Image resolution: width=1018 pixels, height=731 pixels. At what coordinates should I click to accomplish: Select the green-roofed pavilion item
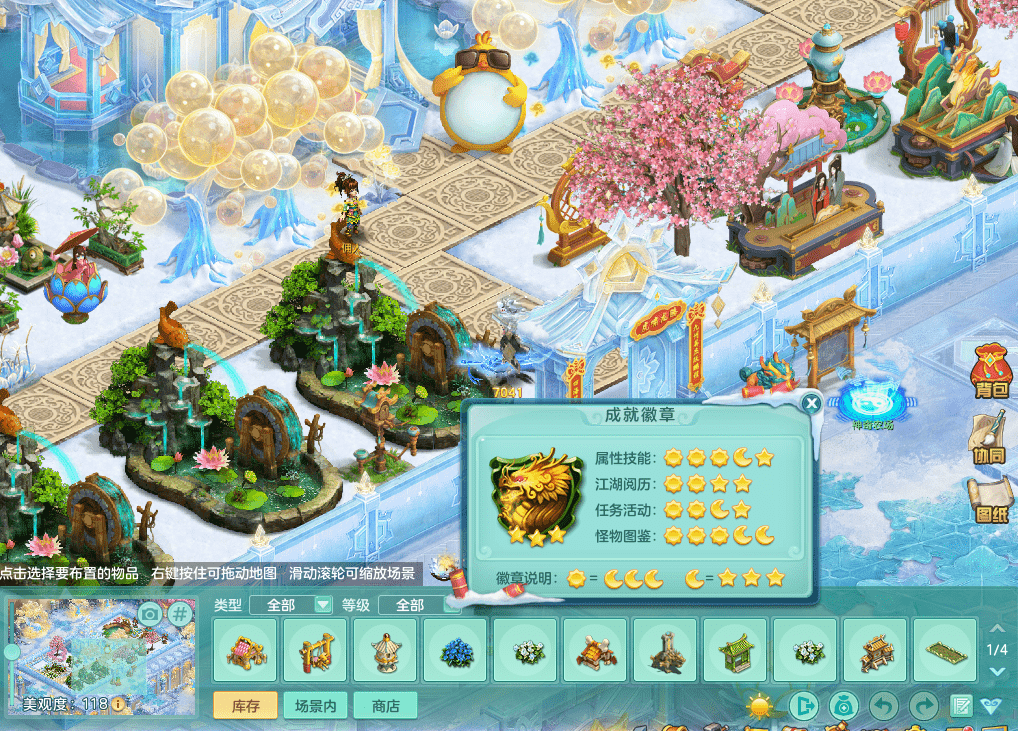(735, 651)
